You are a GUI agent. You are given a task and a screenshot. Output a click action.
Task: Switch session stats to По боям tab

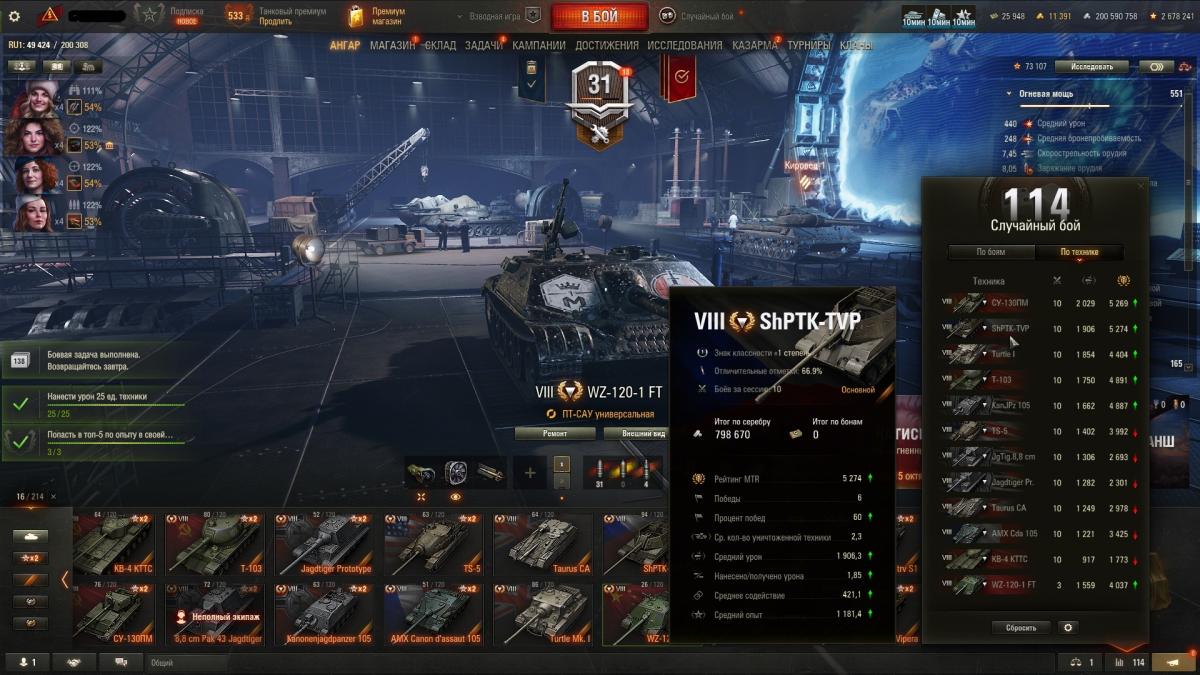(x=991, y=253)
